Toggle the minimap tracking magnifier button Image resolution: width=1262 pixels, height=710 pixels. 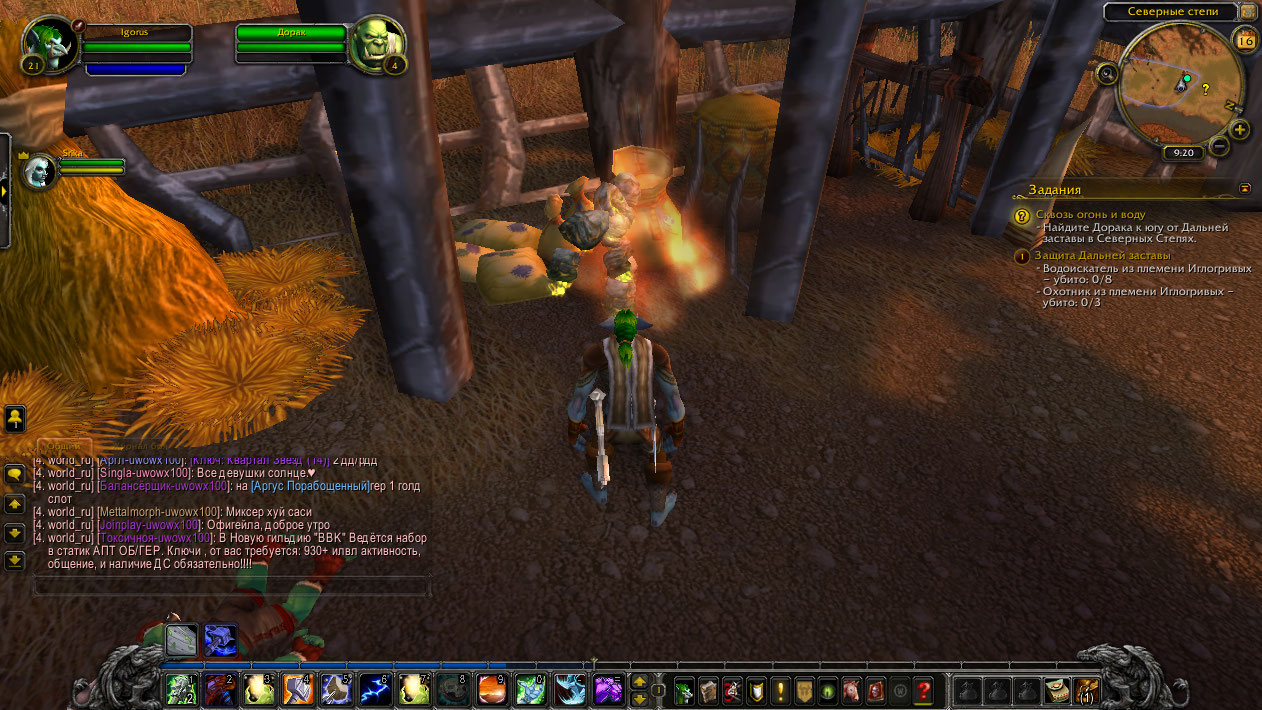coord(1107,73)
